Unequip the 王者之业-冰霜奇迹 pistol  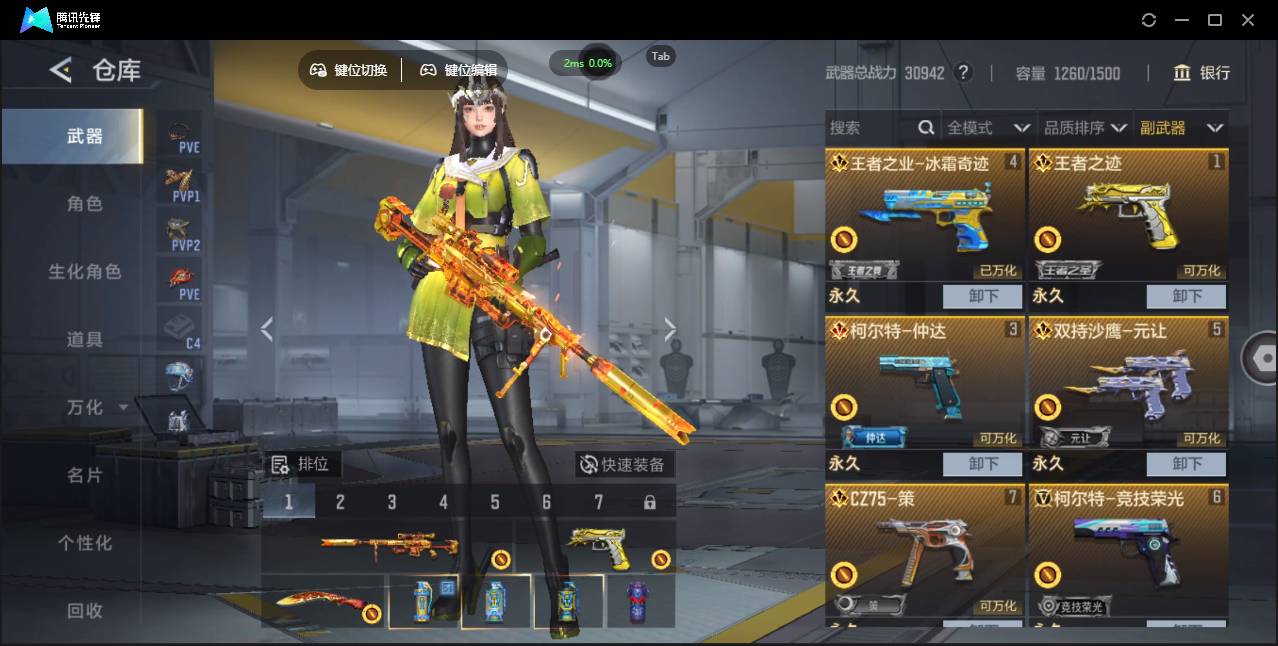(983, 296)
